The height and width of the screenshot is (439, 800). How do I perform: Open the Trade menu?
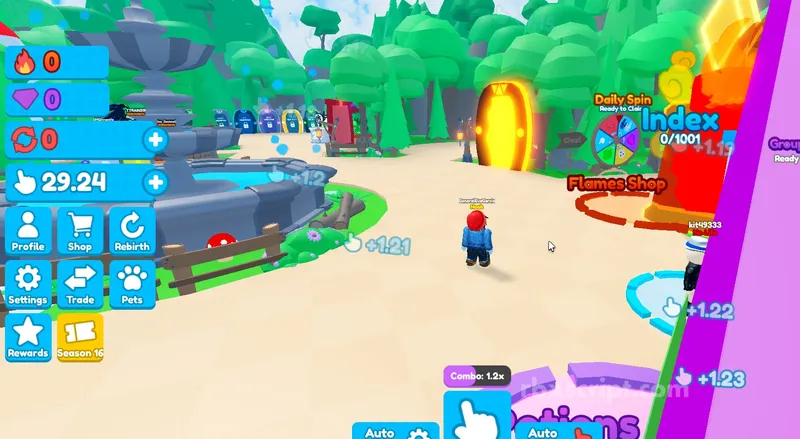coord(80,284)
